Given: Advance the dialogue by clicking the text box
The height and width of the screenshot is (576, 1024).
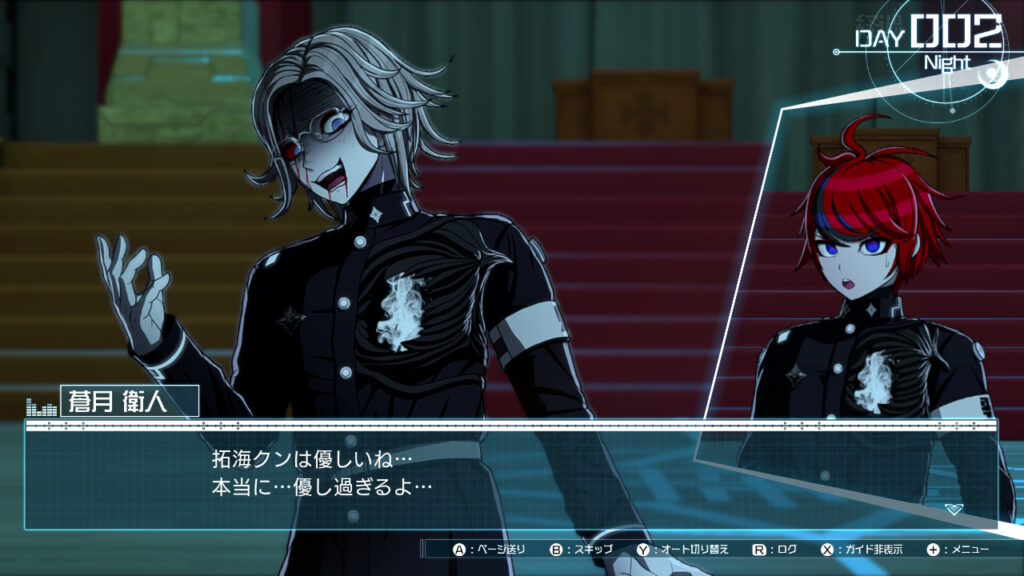Looking at the screenshot, I should point(510,475).
